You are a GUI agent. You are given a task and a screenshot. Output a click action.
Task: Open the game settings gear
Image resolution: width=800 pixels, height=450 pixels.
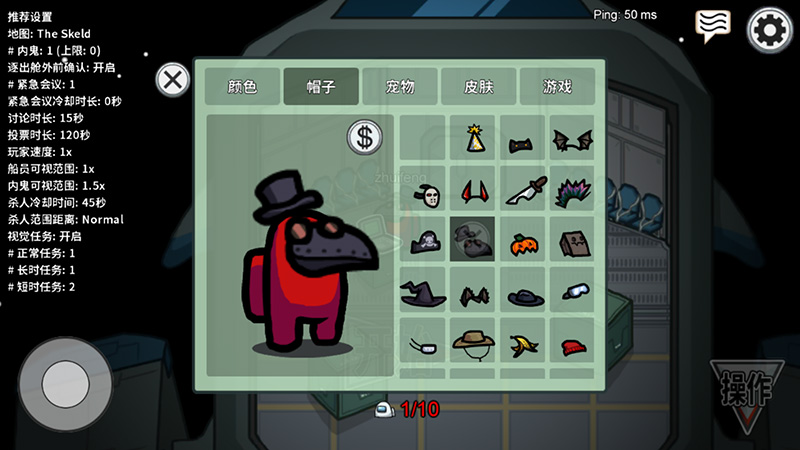click(769, 29)
